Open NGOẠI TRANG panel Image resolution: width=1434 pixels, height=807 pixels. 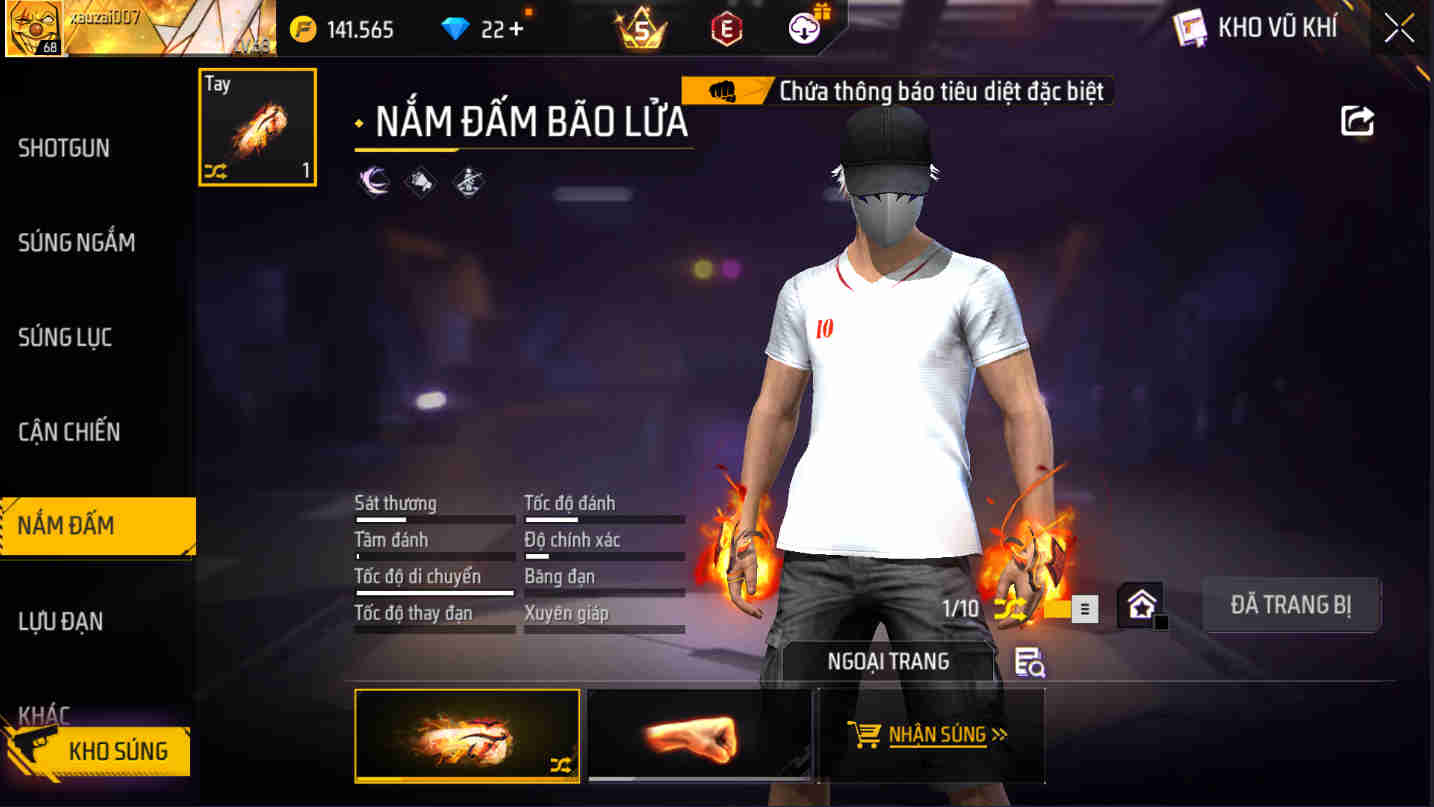pyautogui.click(x=888, y=661)
